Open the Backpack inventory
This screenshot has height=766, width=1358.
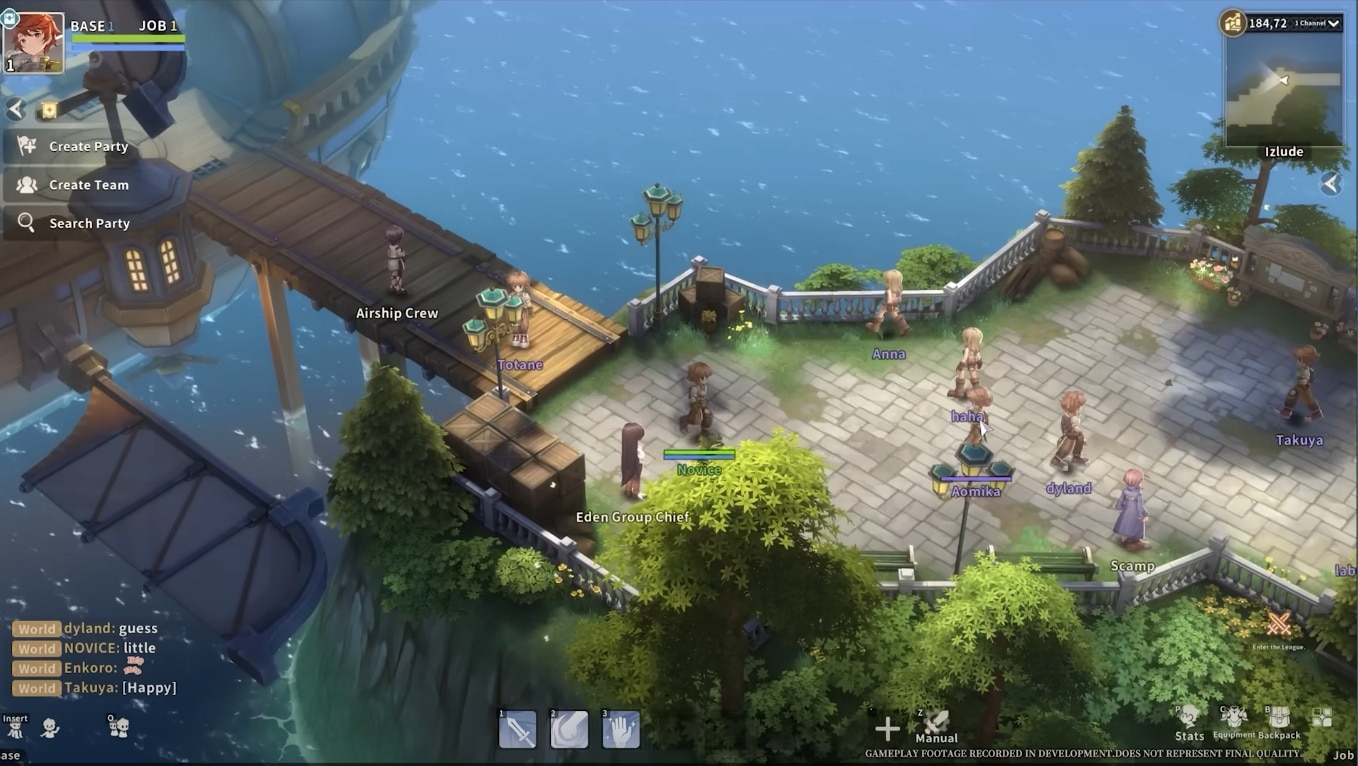coord(1279,721)
